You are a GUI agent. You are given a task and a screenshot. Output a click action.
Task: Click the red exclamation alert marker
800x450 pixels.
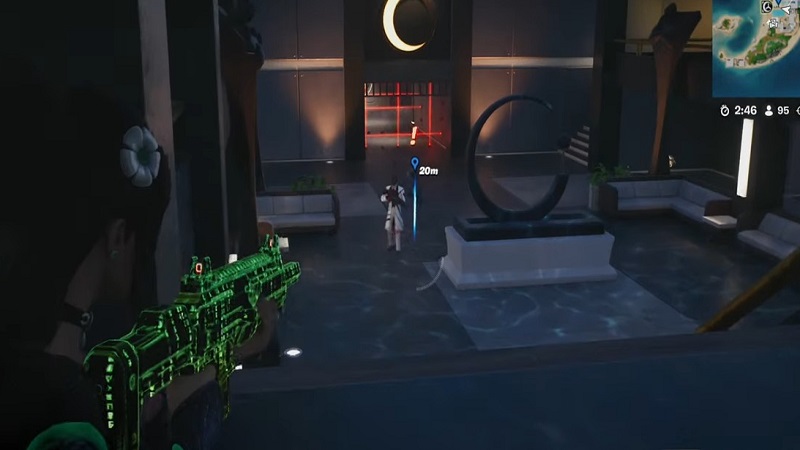point(414,134)
